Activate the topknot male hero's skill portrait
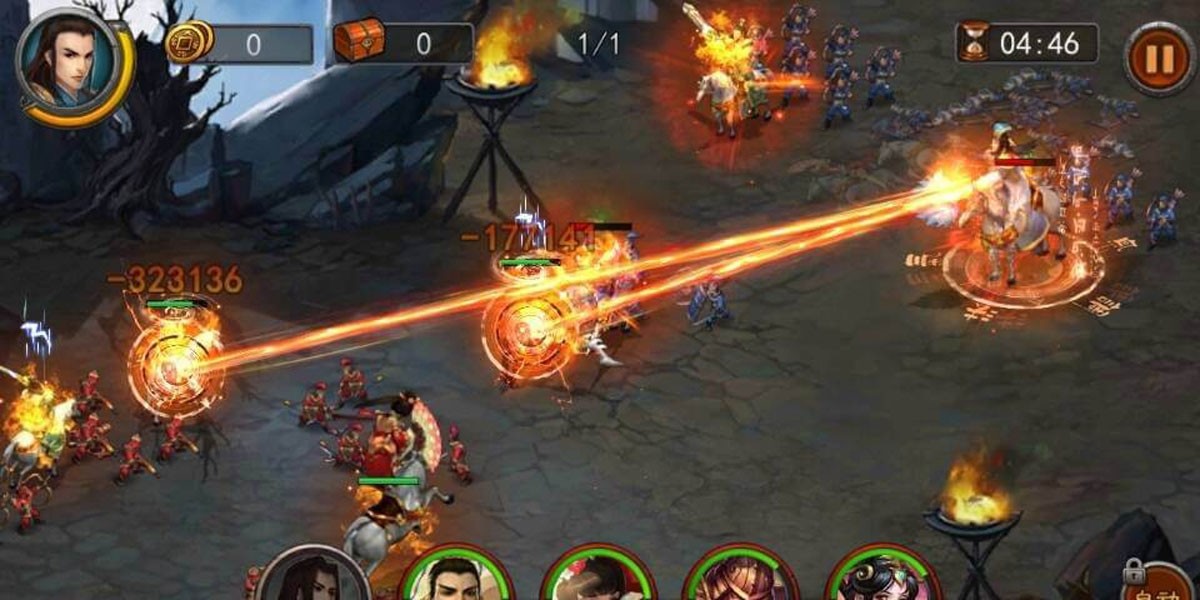This screenshot has height=600, width=1200. point(456,578)
